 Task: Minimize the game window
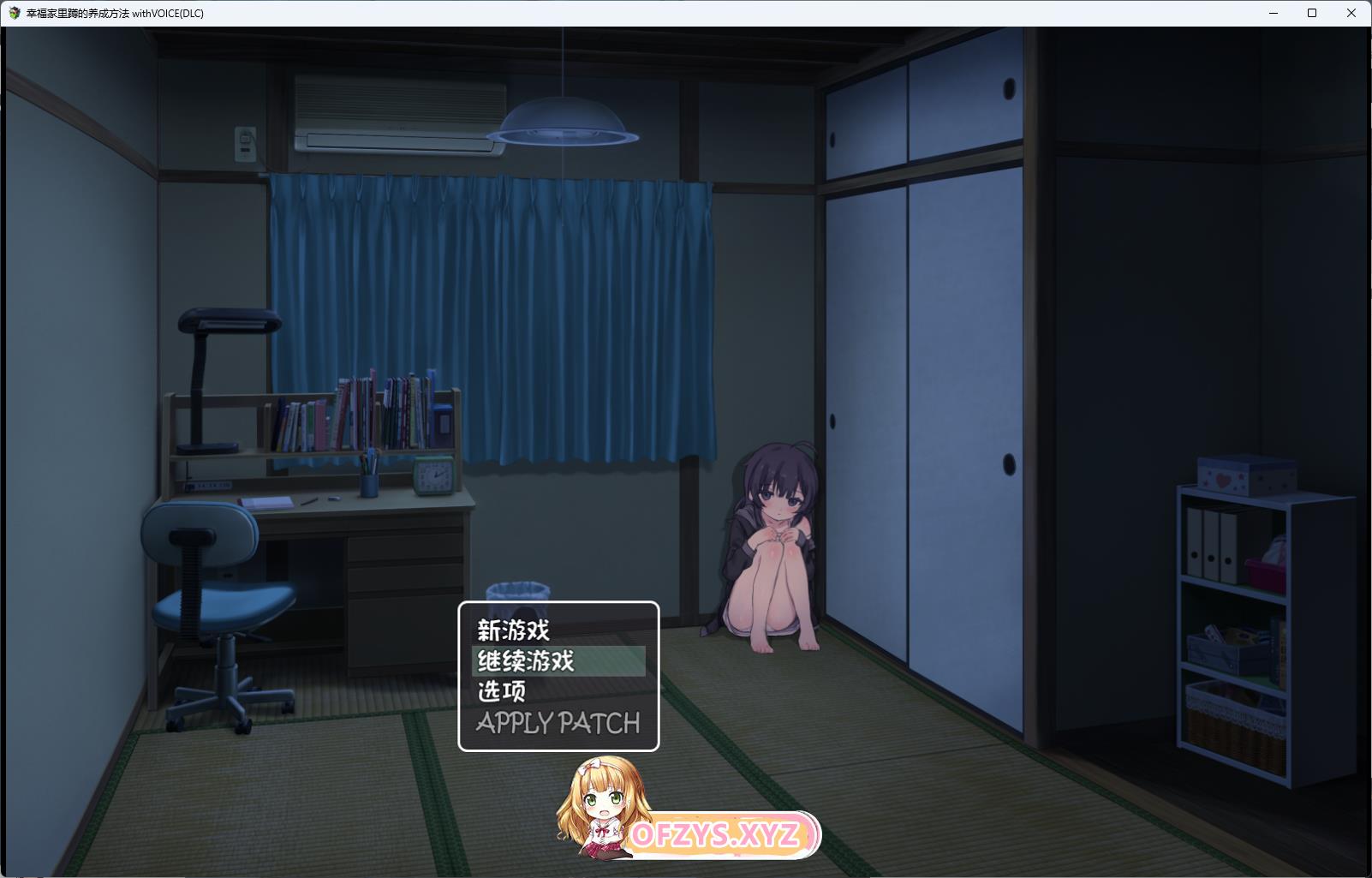click(1273, 13)
